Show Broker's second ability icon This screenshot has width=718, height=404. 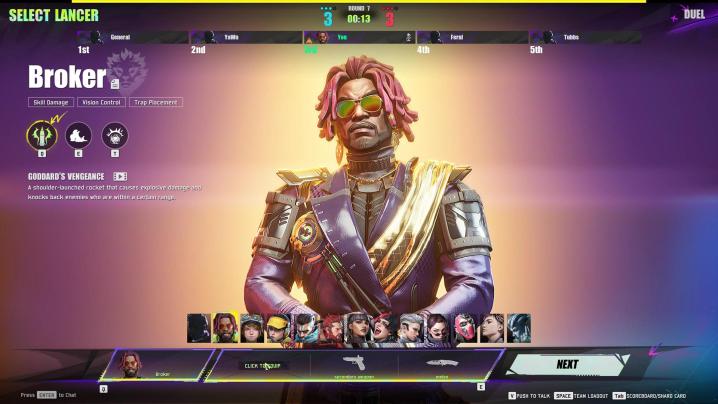[x=78, y=135]
